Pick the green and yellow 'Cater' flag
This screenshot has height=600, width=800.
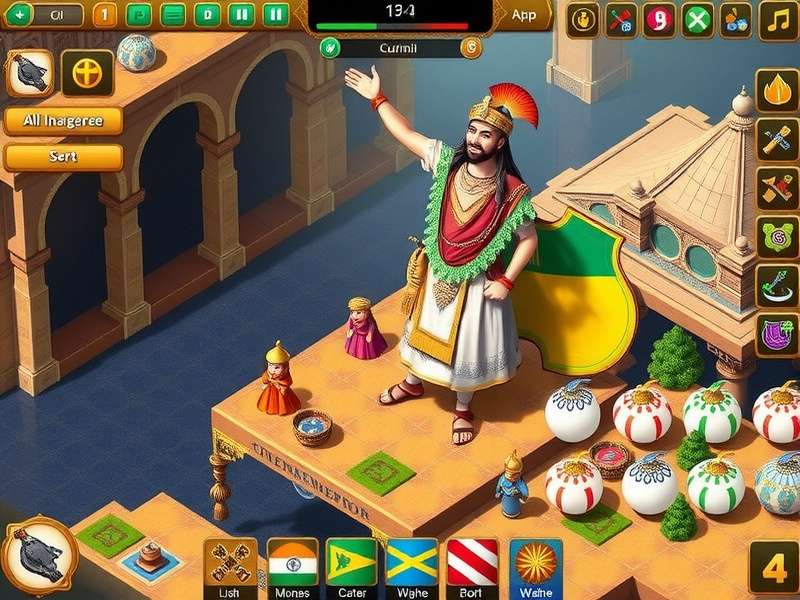(x=352, y=566)
